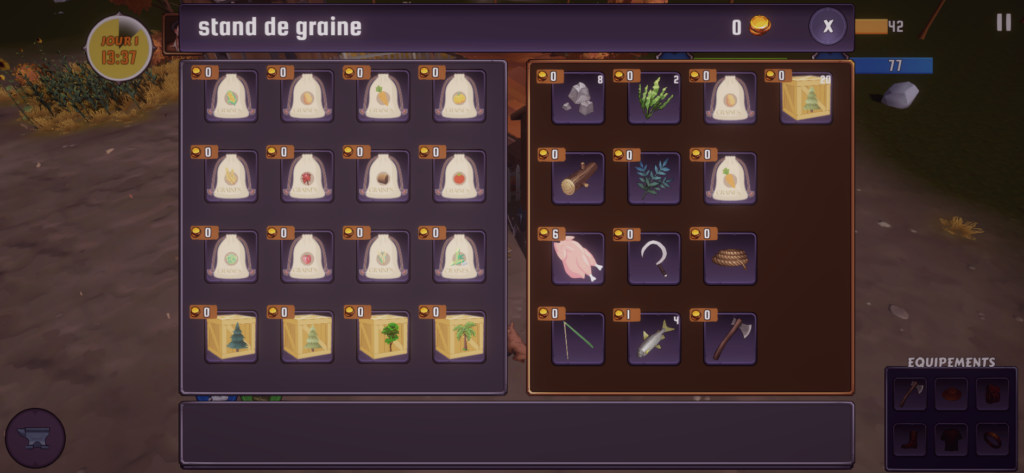
Task: Buy the tomato seed bag
Action: tap(459, 177)
